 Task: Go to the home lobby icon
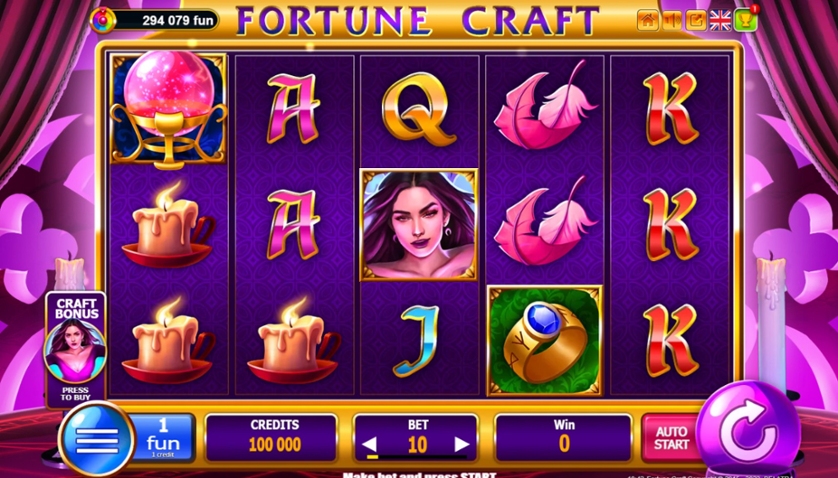pyautogui.click(x=647, y=20)
